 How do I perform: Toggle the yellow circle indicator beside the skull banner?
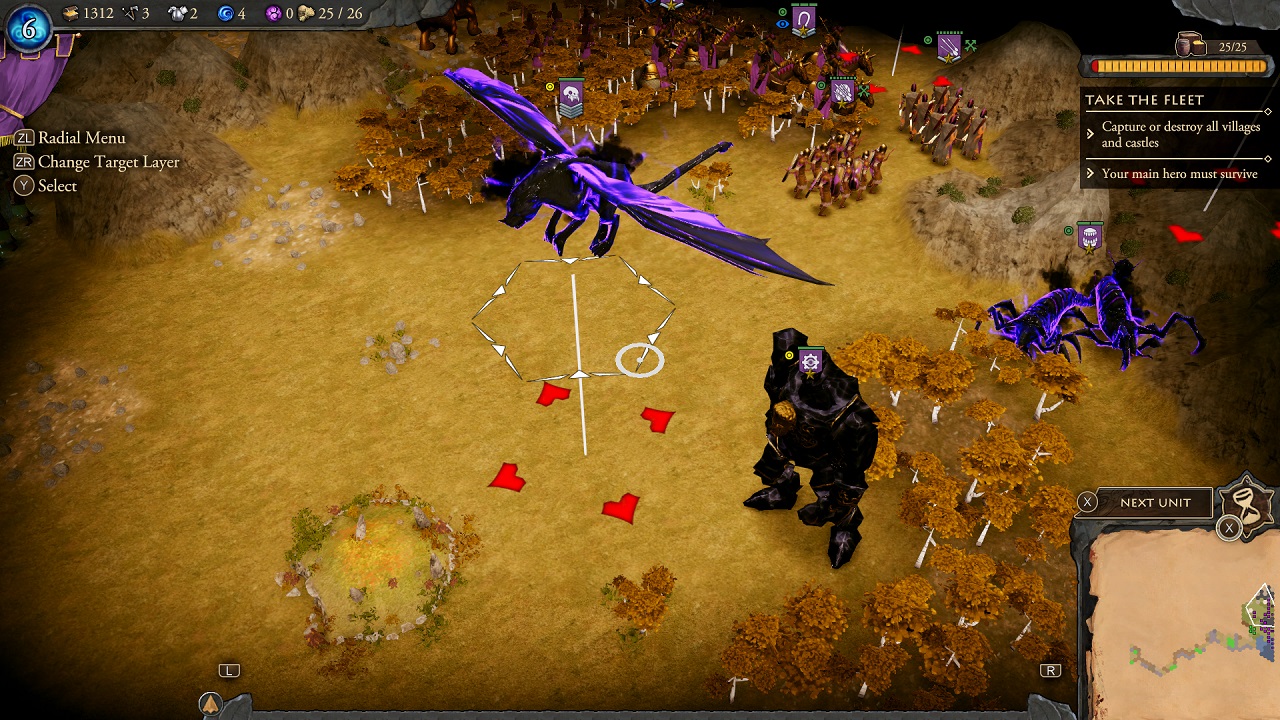pyautogui.click(x=550, y=87)
